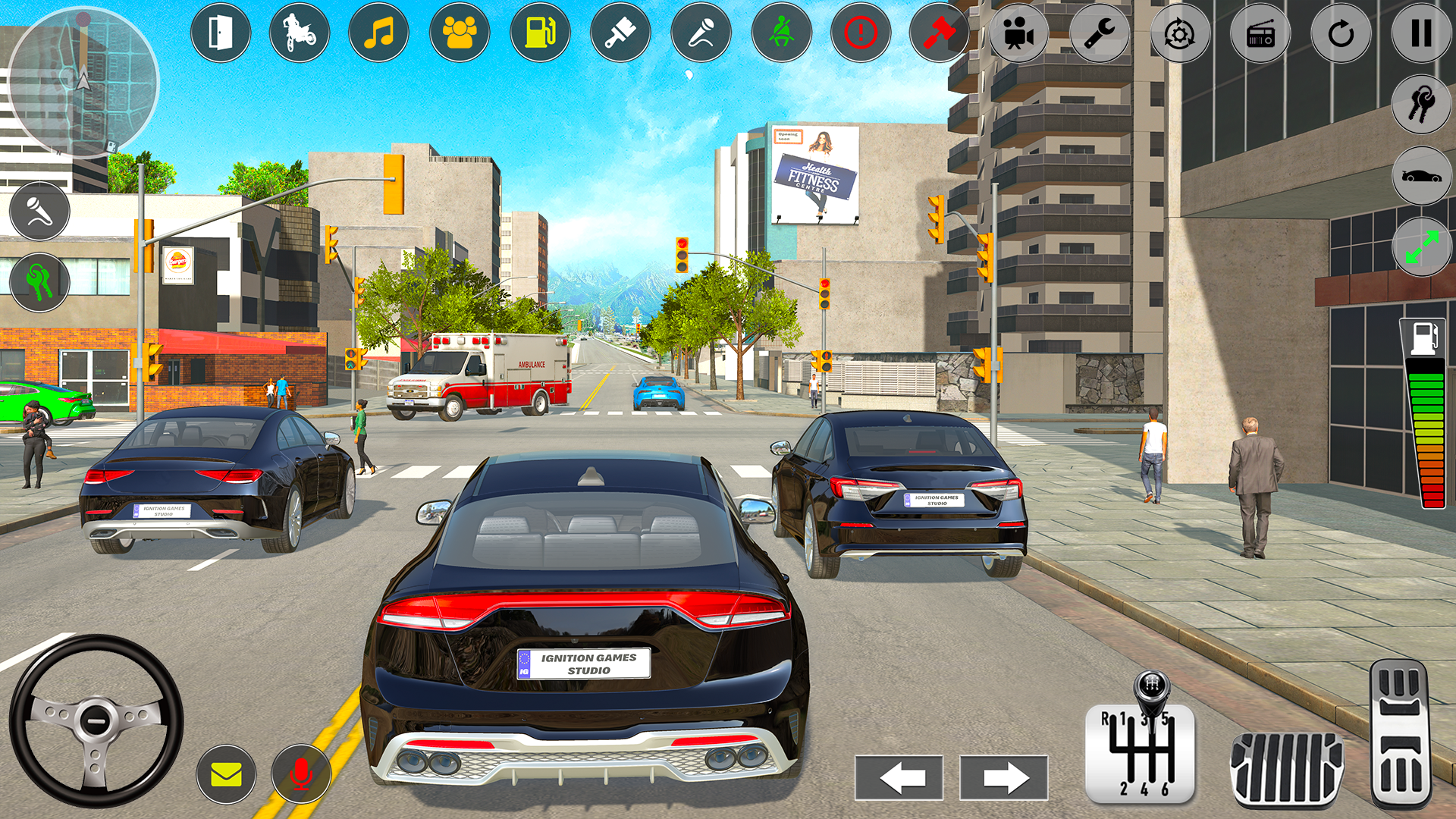Image resolution: width=1456 pixels, height=819 pixels.
Task: Pause the game
Action: [1420, 33]
